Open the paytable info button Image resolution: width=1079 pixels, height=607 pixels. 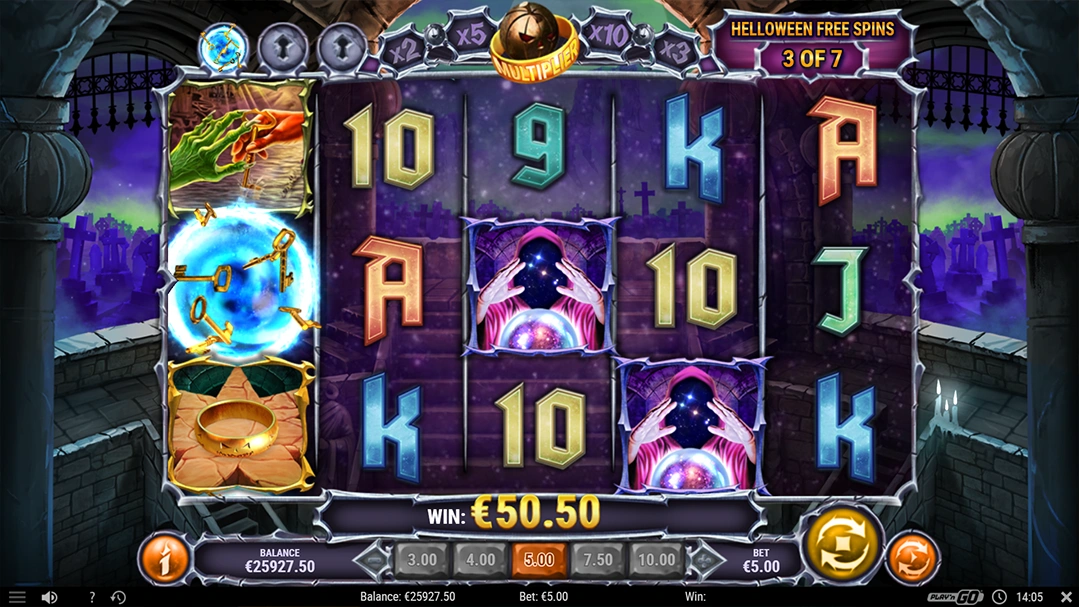pos(164,559)
